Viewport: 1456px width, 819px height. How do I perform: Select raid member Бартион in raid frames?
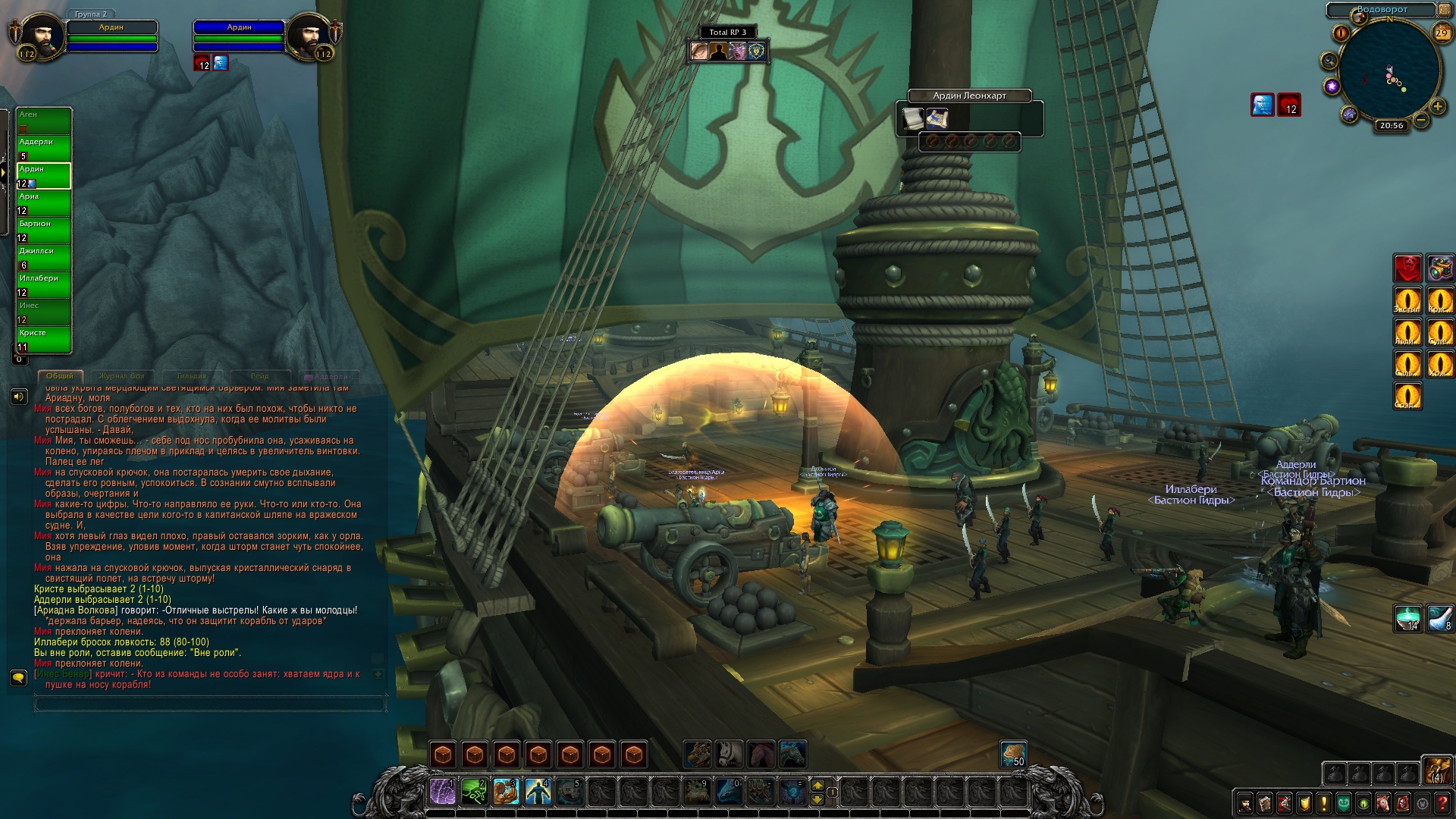point(44,230)
